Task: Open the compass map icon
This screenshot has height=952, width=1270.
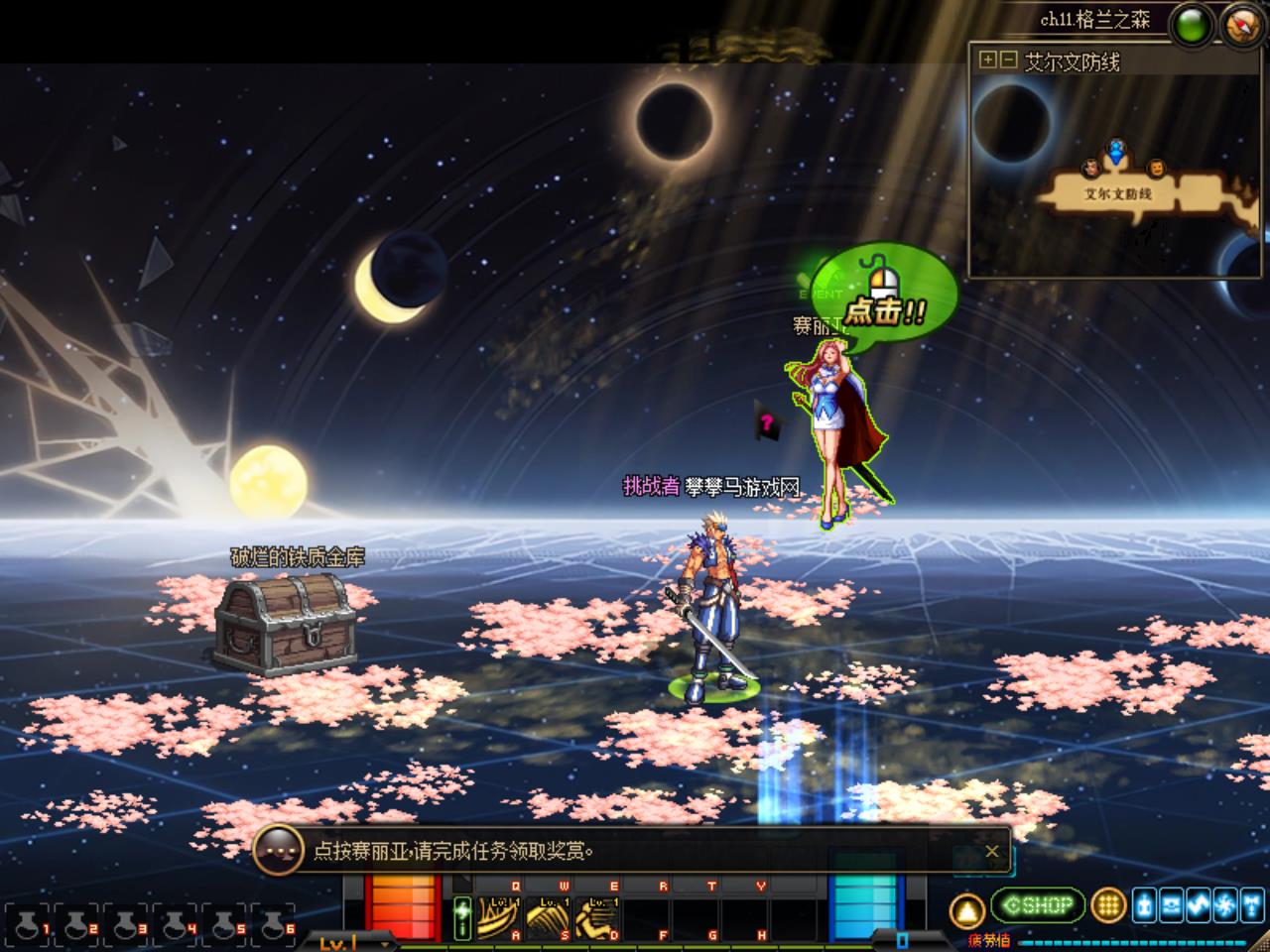Action: pyautogui.click(x=1242, y=24)
